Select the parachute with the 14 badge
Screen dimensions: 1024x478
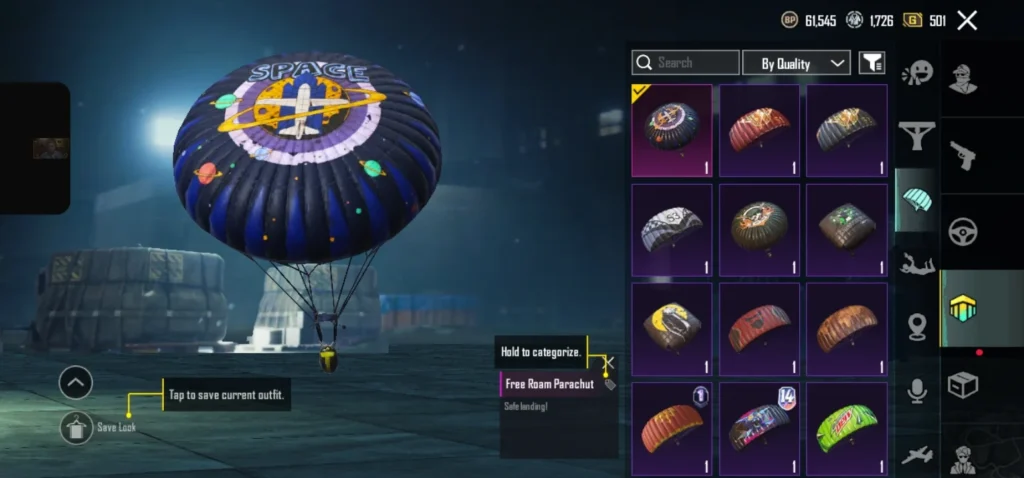tap(759, 428)
